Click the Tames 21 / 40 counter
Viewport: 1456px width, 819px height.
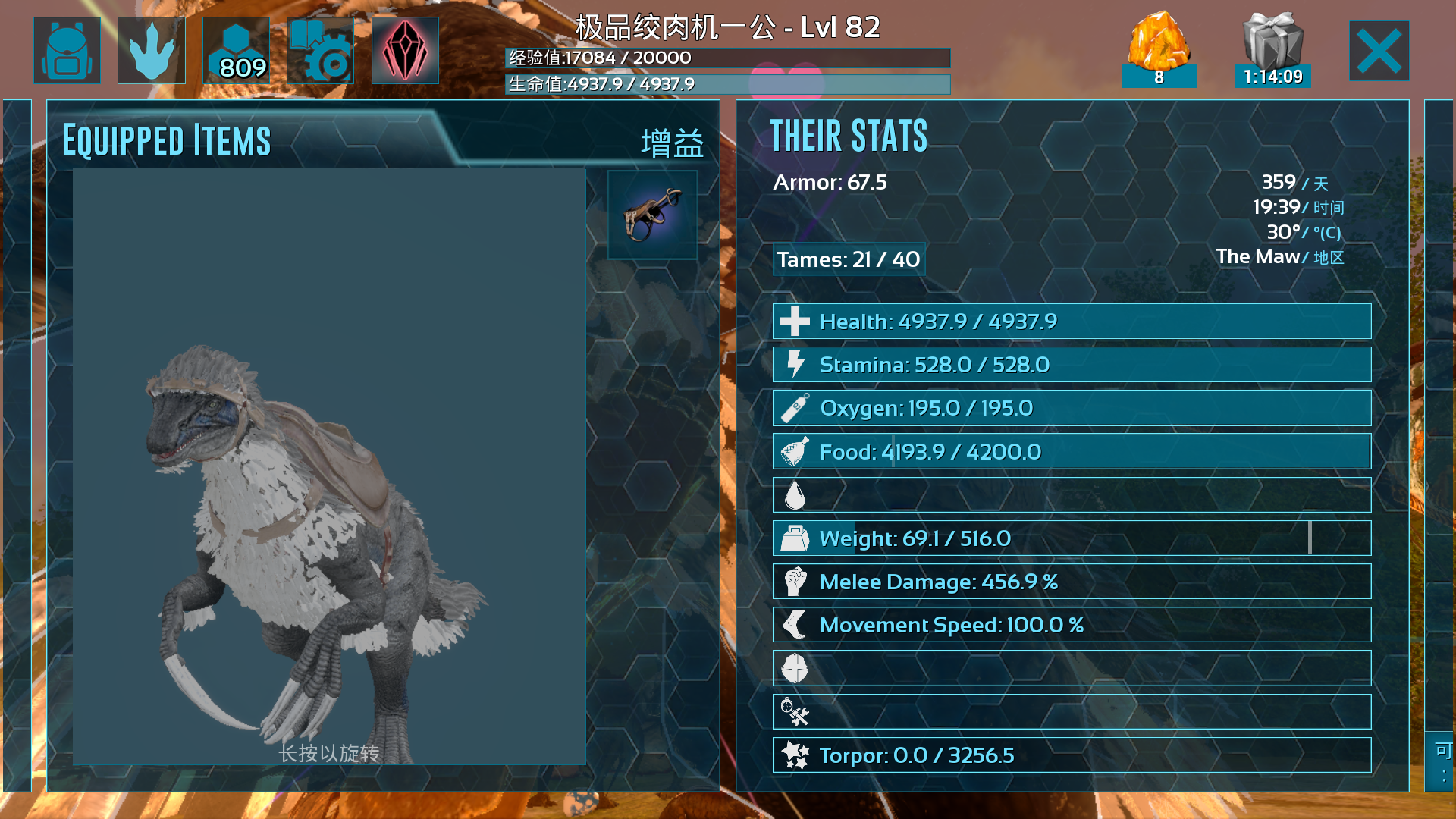849,259
